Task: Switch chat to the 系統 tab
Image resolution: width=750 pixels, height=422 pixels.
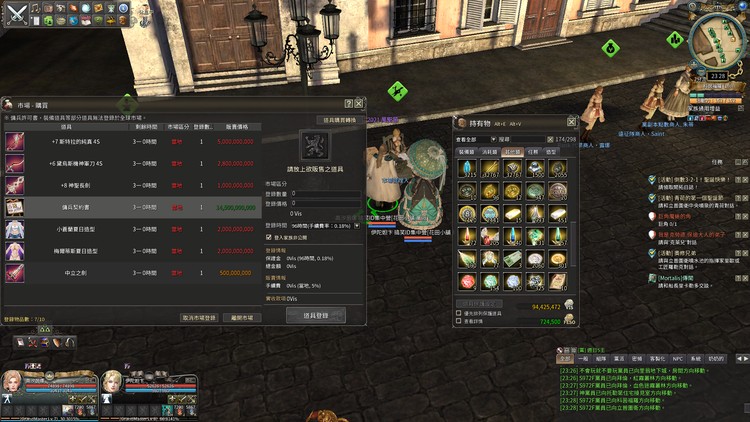Action: (696, 357)
